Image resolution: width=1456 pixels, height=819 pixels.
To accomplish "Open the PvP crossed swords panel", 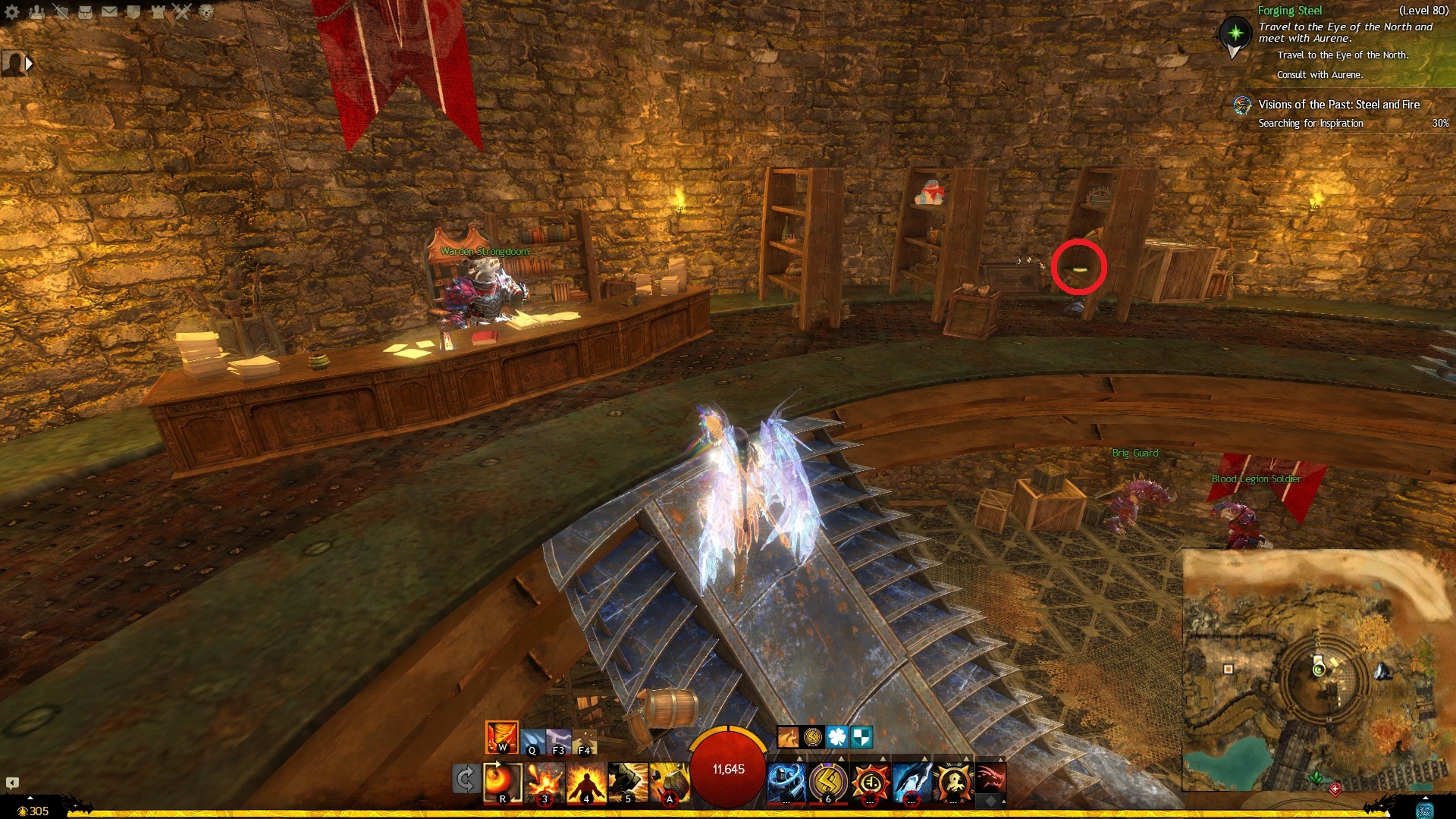I will click(183, 11).
